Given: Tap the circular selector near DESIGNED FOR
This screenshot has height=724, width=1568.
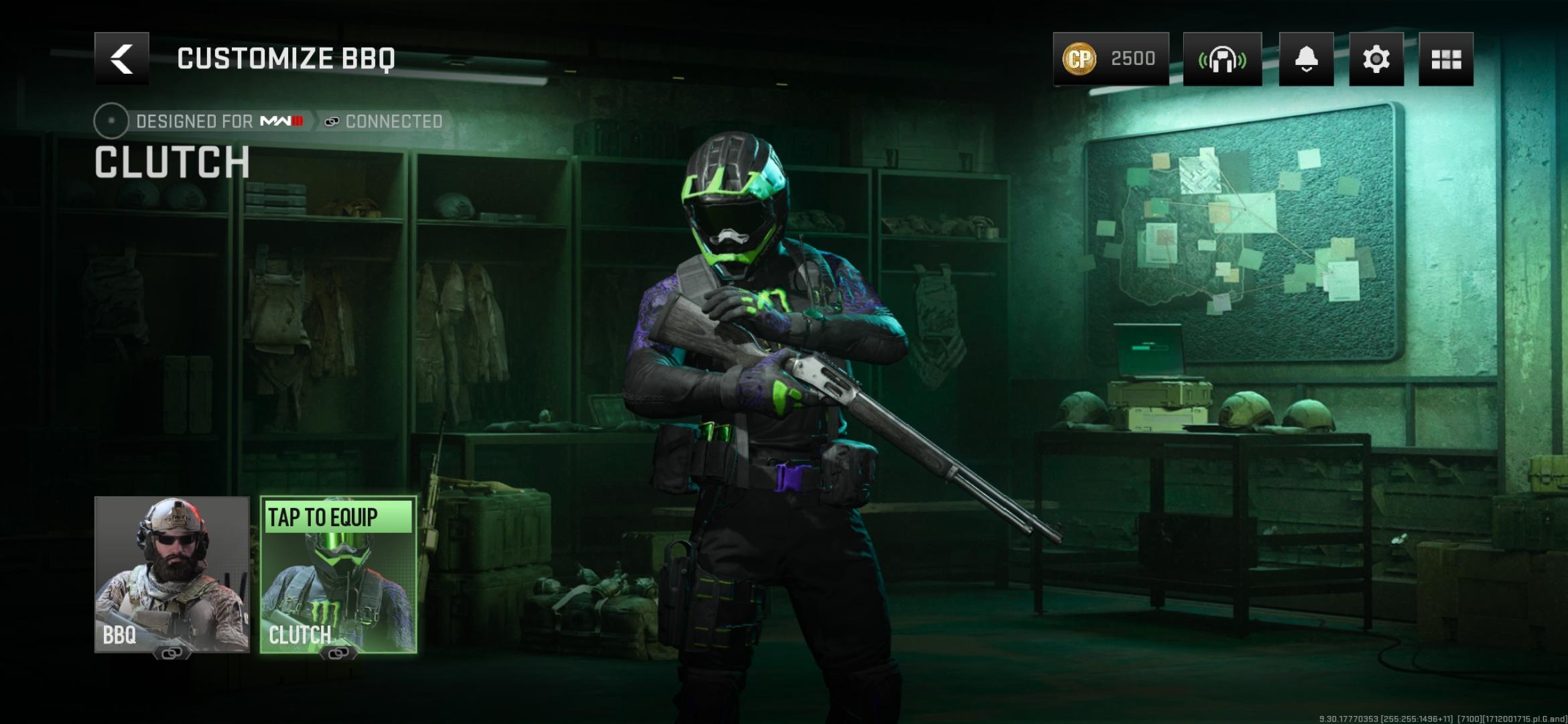Looking at the screenshot, I should [109, 121].
